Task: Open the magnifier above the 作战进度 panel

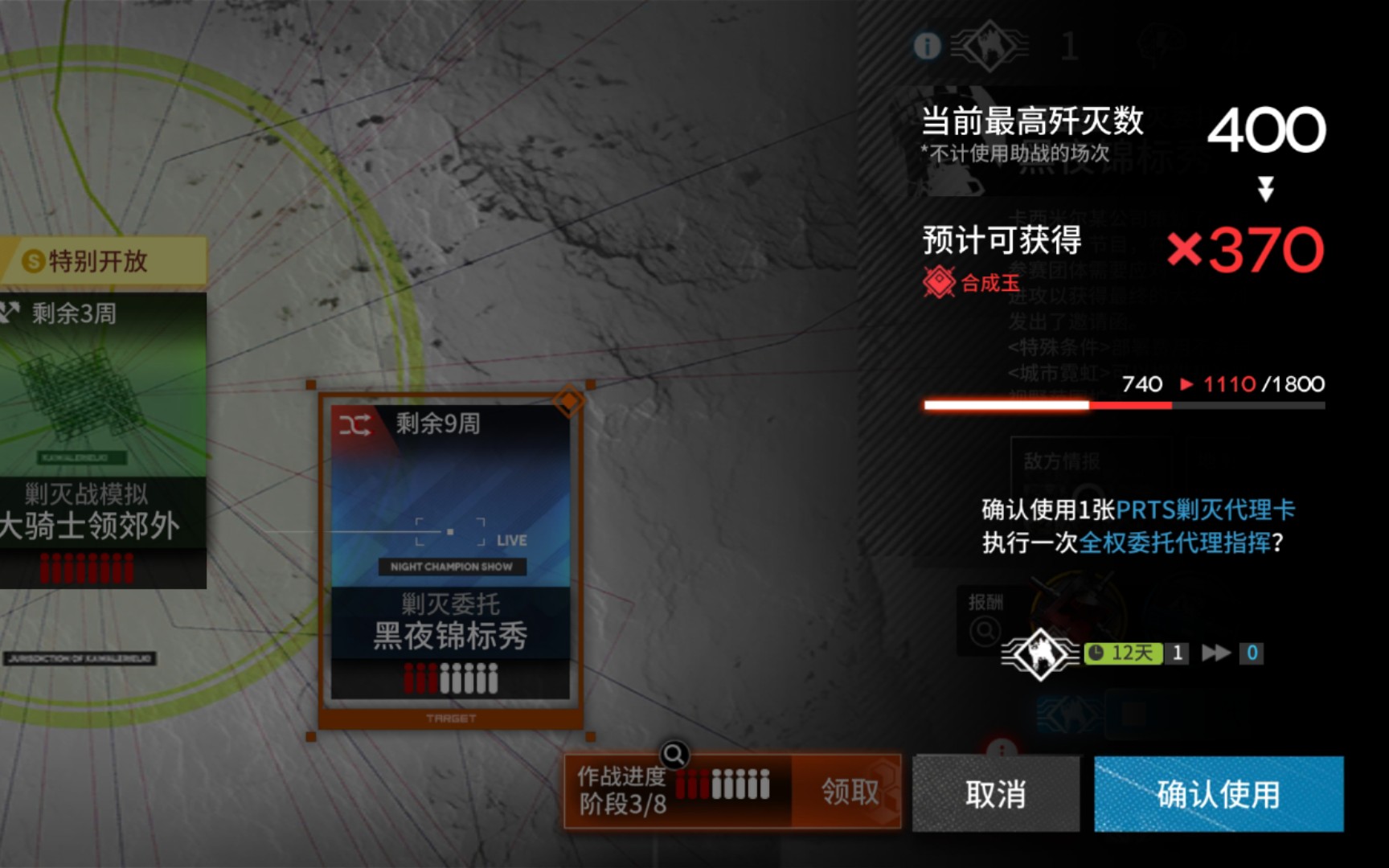Action: [675, 754]
